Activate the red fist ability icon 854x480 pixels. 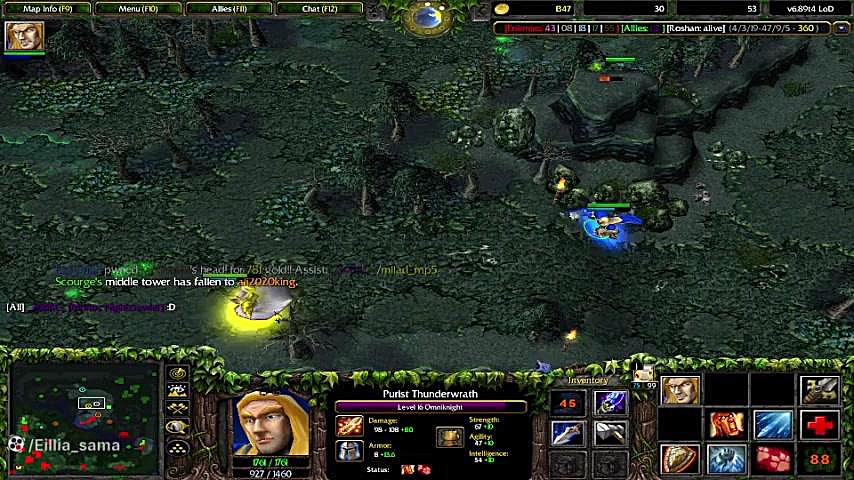pos(727,425)
